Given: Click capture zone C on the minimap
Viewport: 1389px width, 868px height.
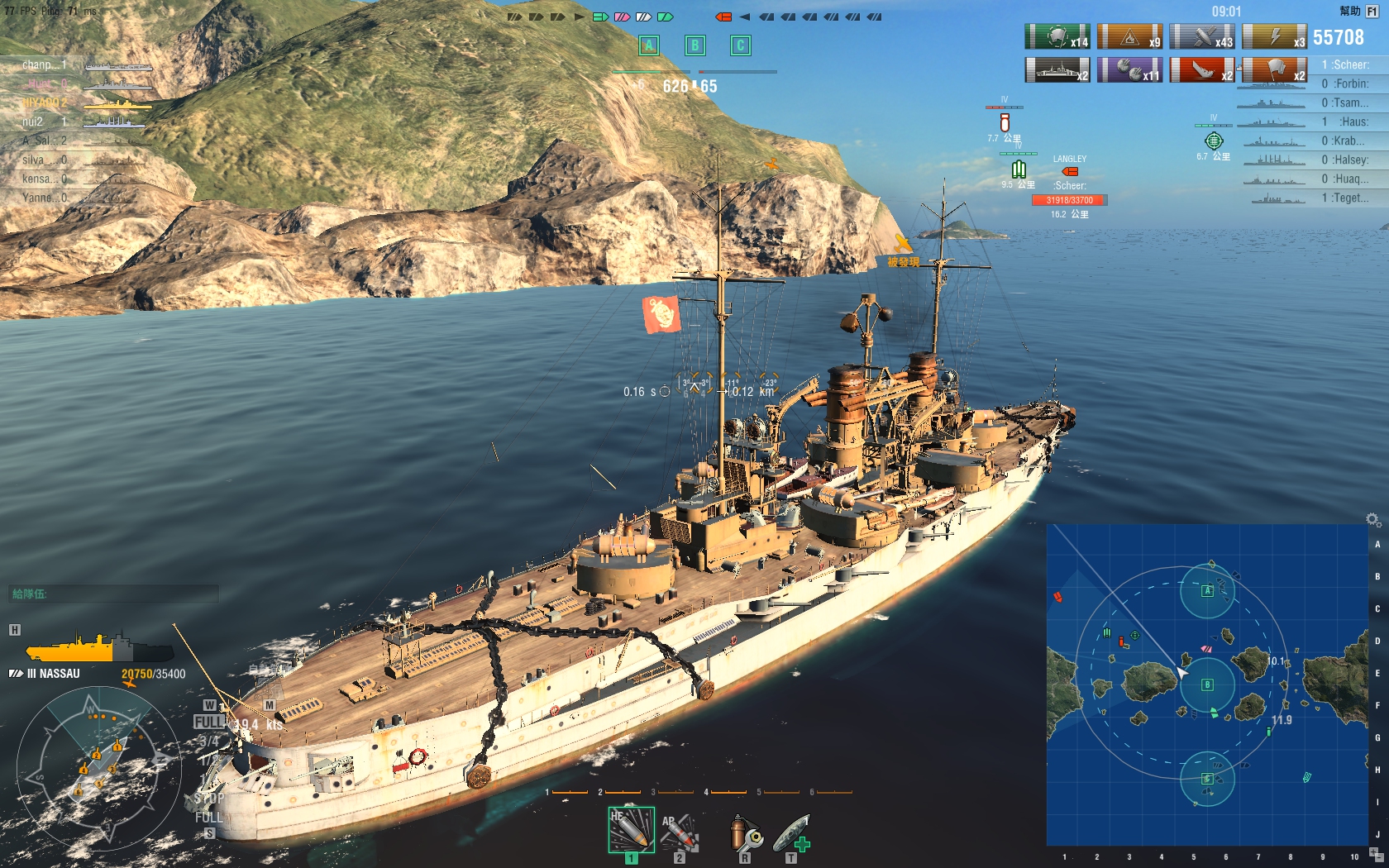Looking at the screenshot, I should point(1207,779).
